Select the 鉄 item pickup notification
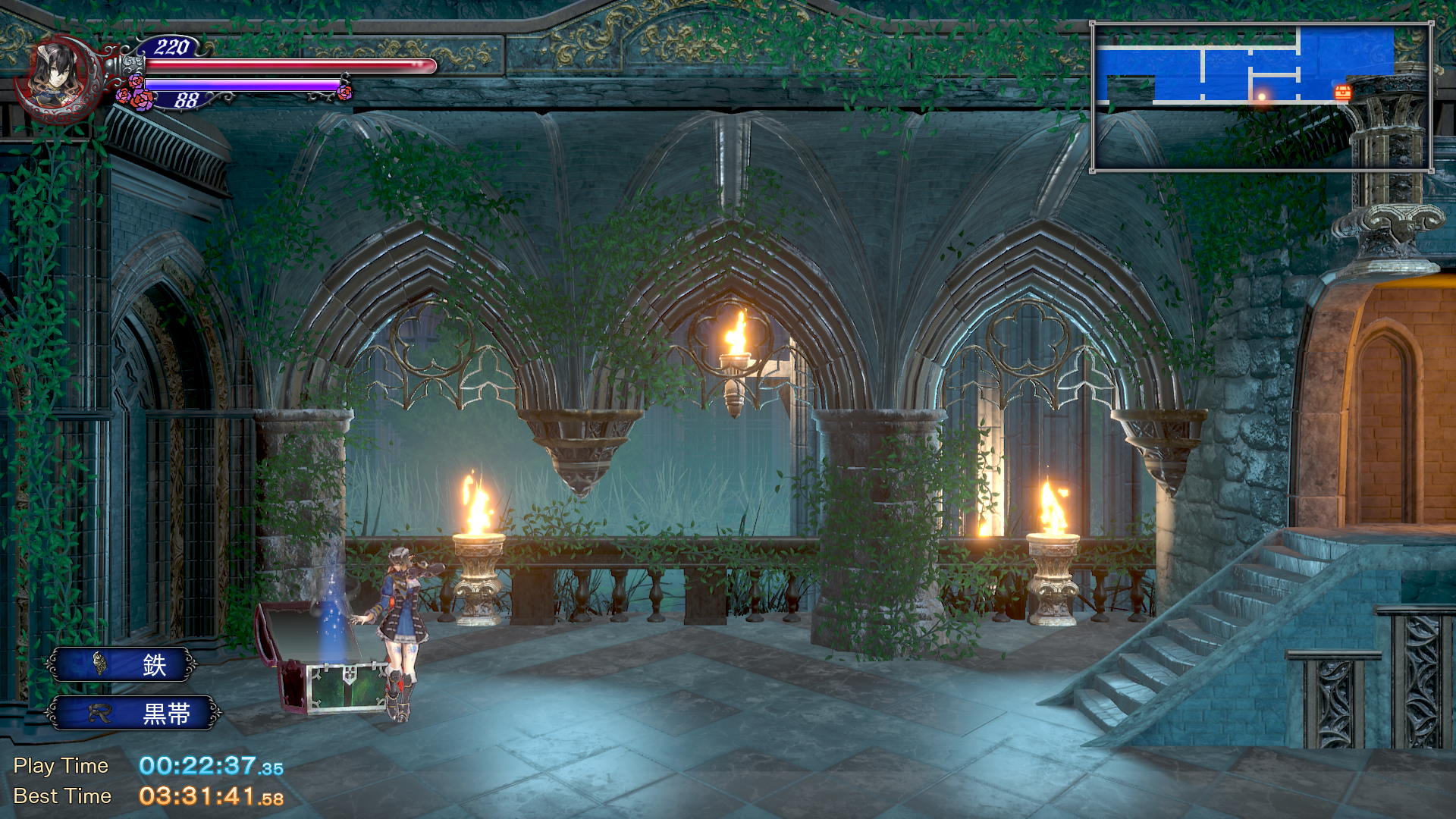The image size is (1456, 819). (x=121, y=665)
